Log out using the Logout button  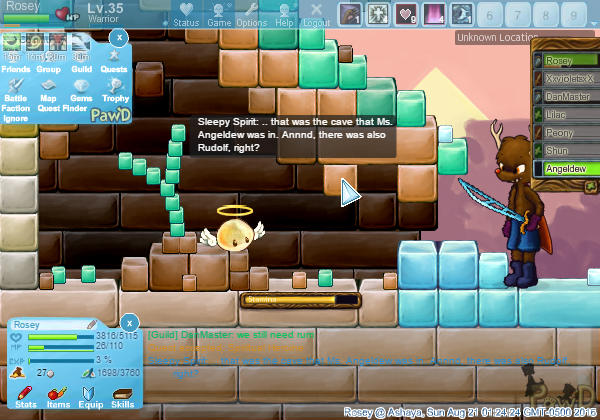(x=317, y=14)
